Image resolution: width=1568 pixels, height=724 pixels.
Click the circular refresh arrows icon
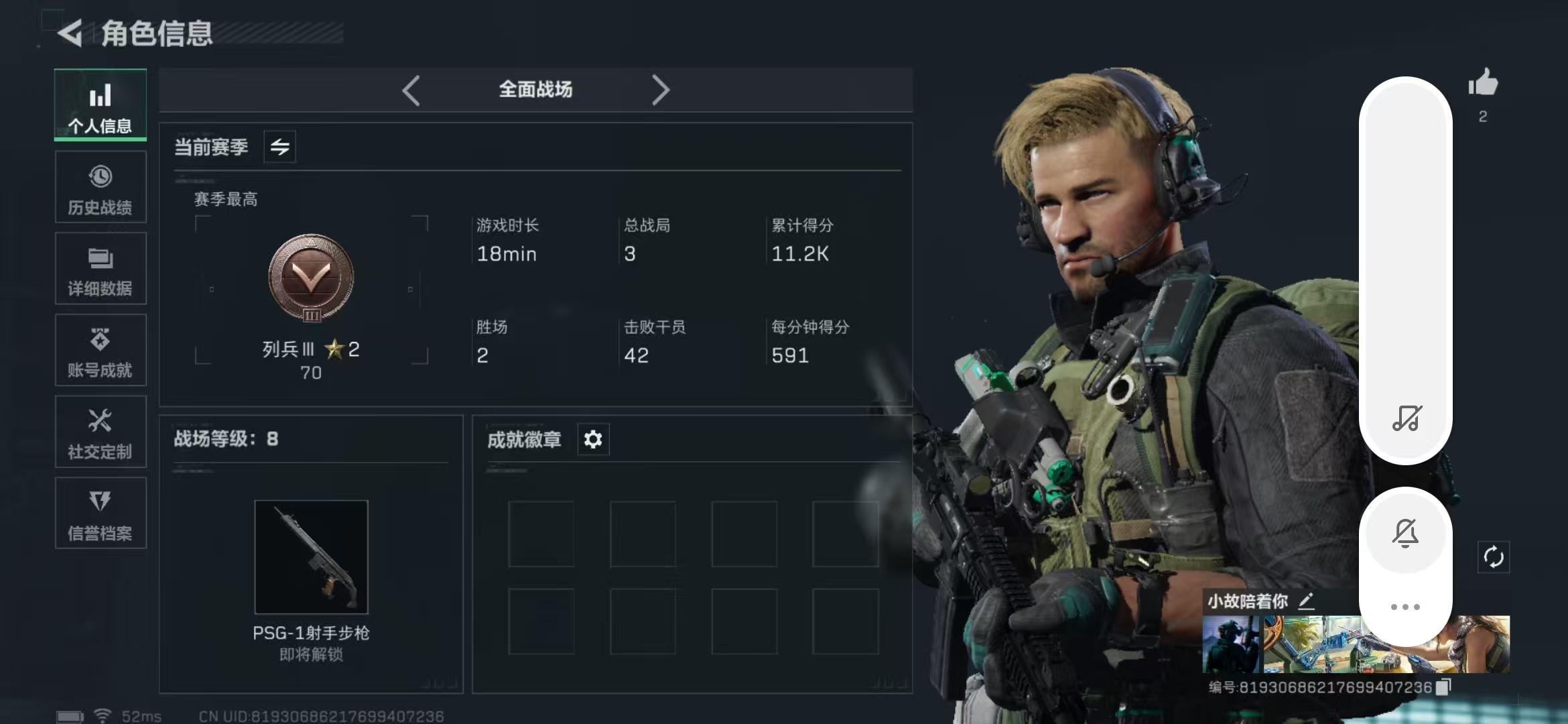pyautogui.click(x=1494, y=557)
